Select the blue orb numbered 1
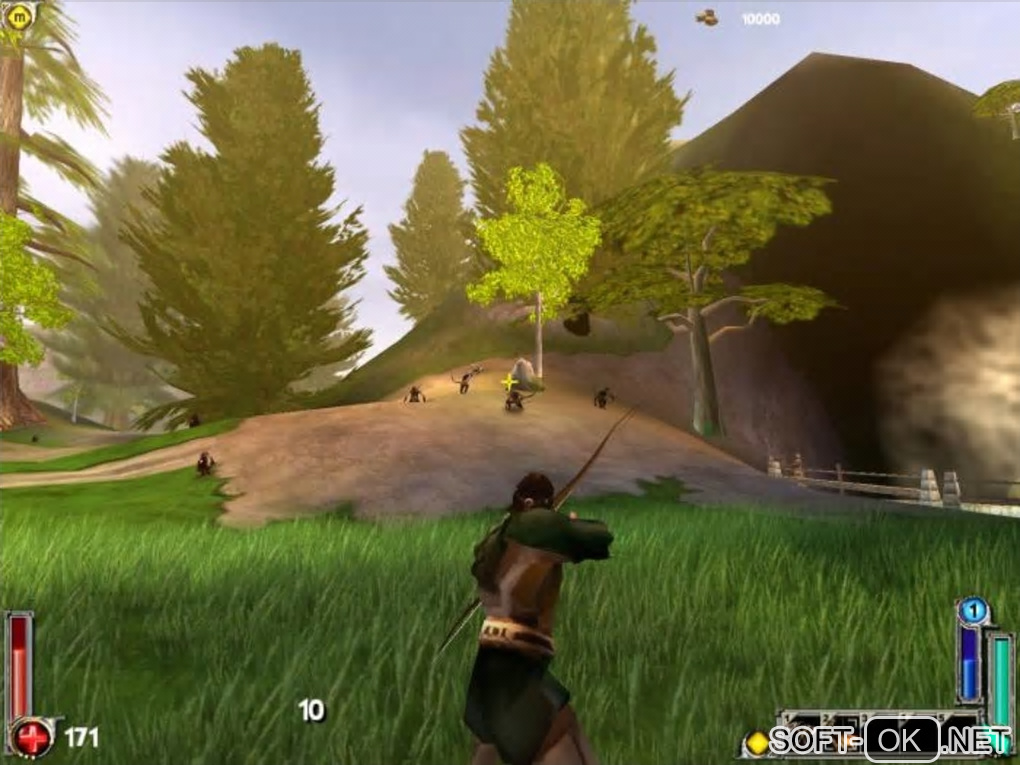The image size is (1020, 765). 972,610
